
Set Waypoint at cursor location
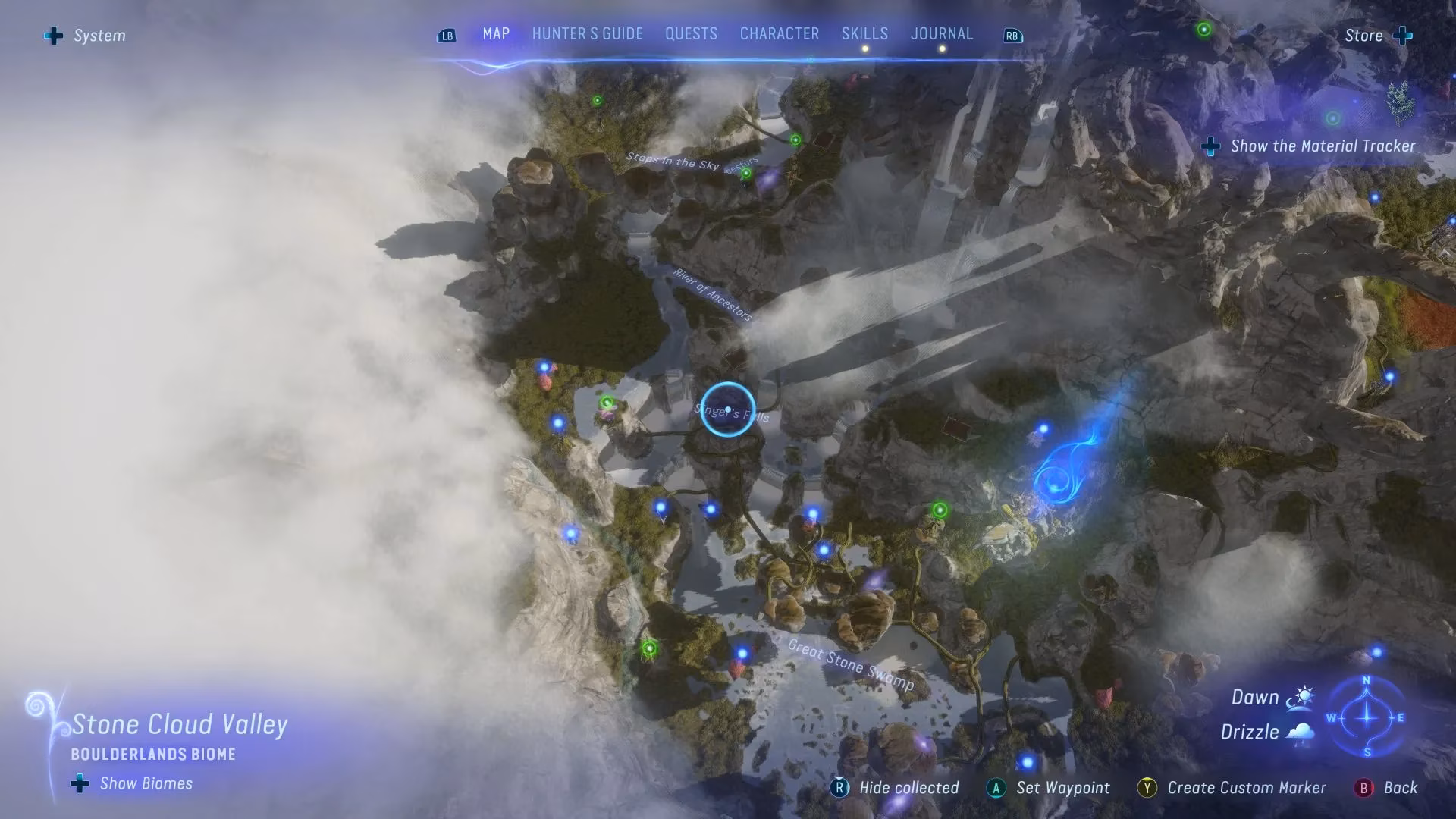[x=1049, y=788]
